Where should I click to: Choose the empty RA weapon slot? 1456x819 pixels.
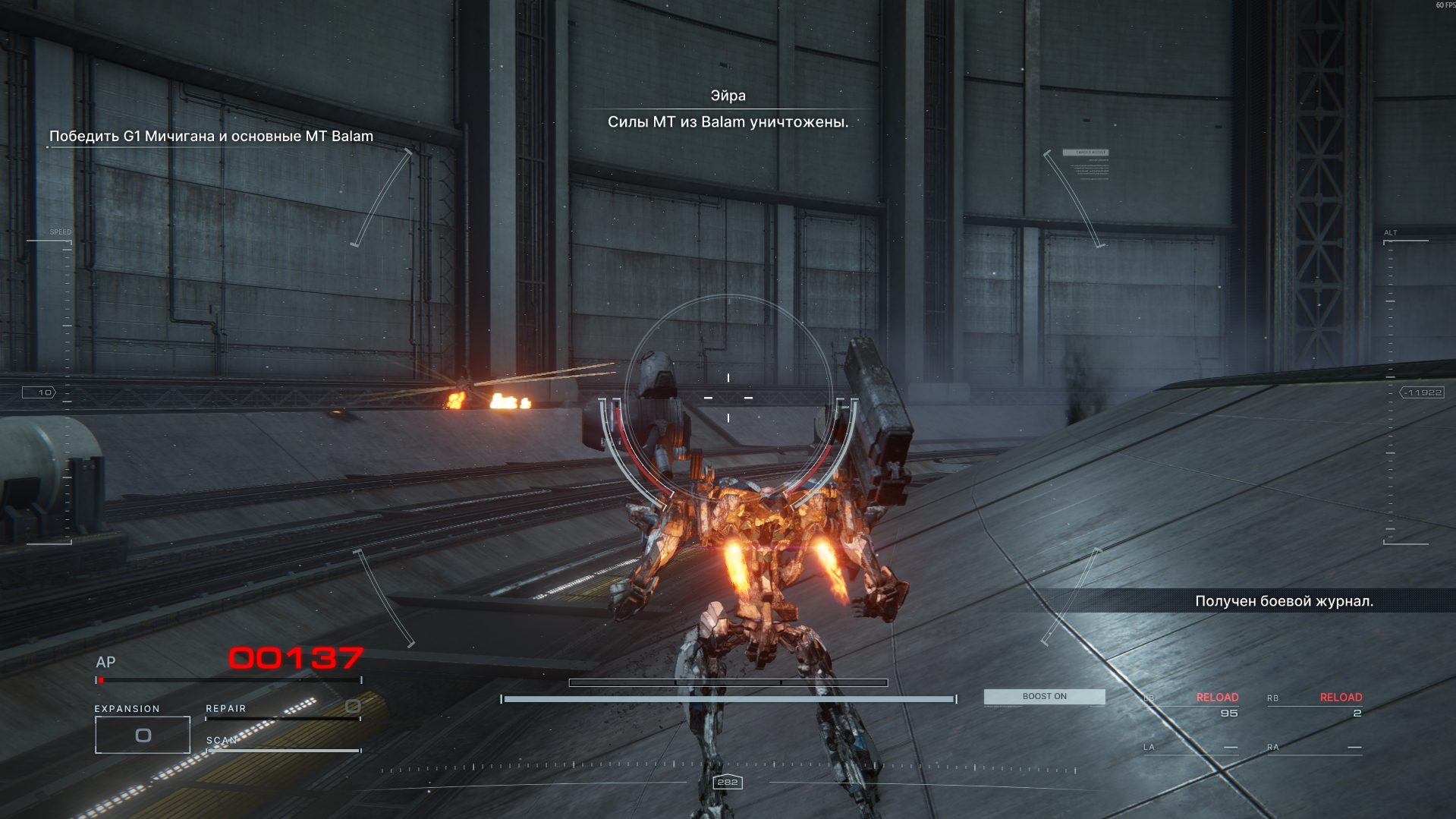(x=1314, y=748)
